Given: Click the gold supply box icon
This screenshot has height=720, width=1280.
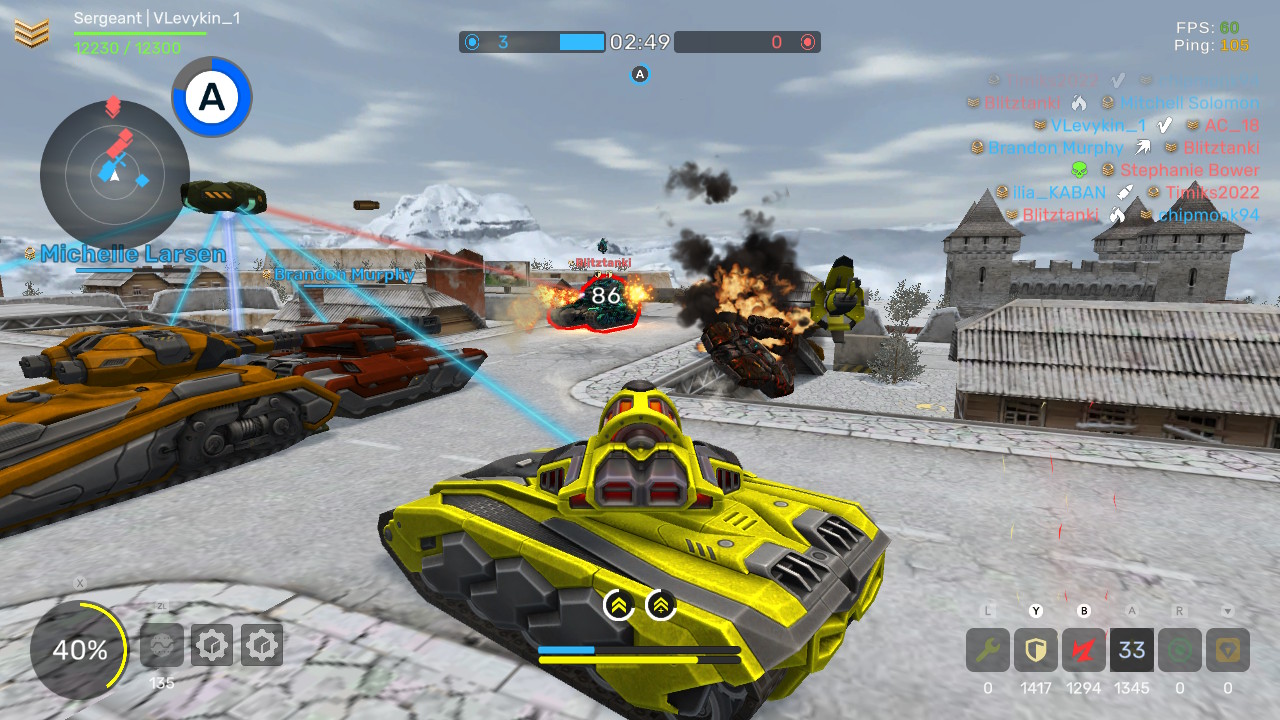Looking at the screenshot, I should (1227, 649).
